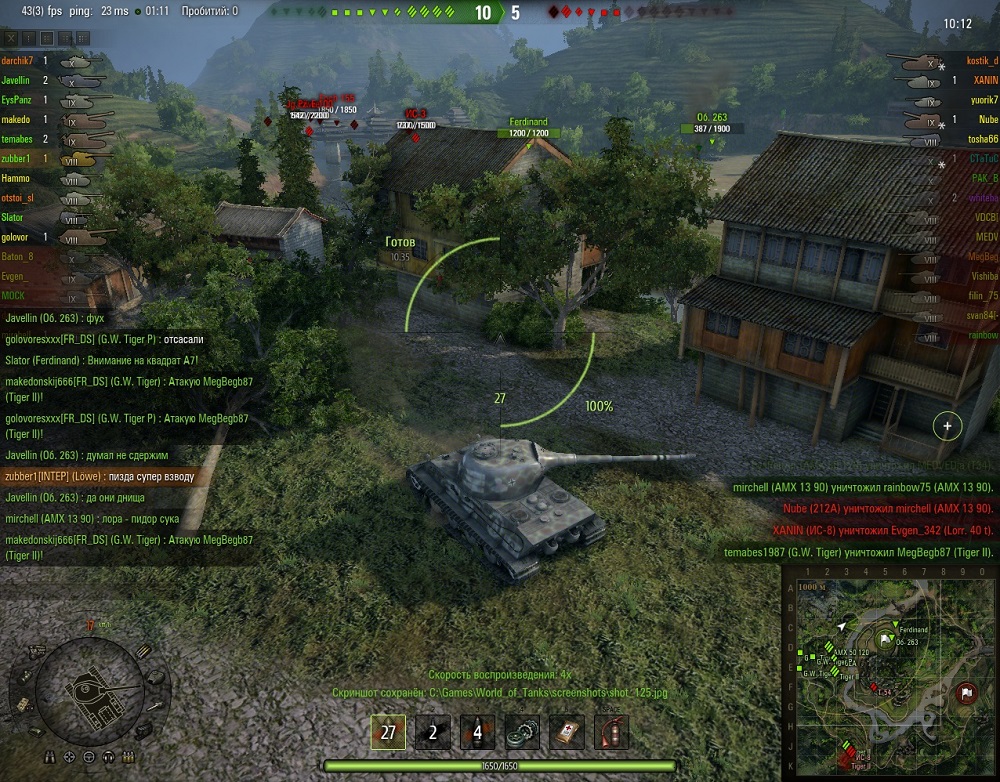Choose XANIN in the enemy player list
This screenshot has height=782, width=1000.
985,81
